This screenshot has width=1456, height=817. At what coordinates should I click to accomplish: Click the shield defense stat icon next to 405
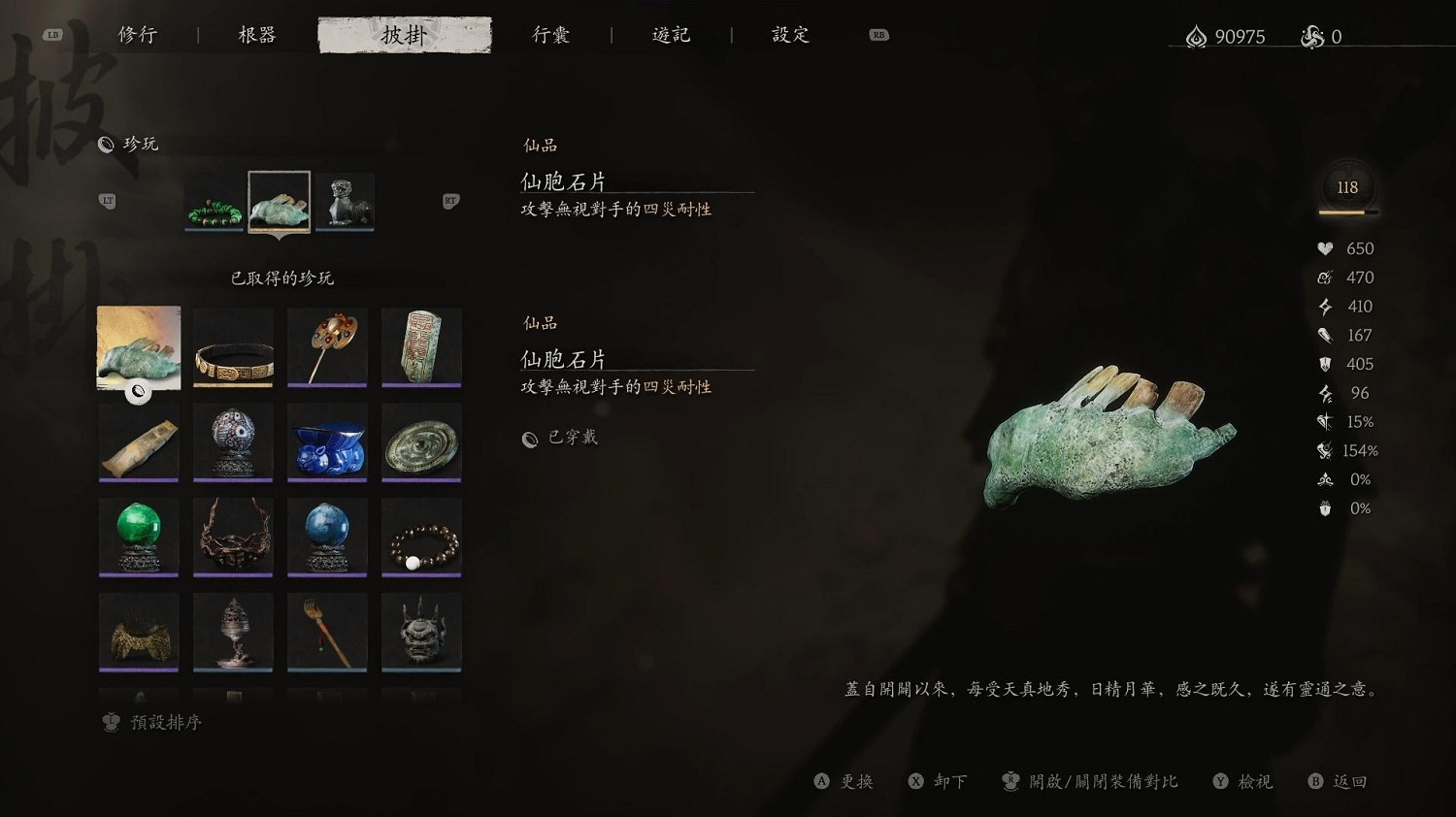[1325, 364]
